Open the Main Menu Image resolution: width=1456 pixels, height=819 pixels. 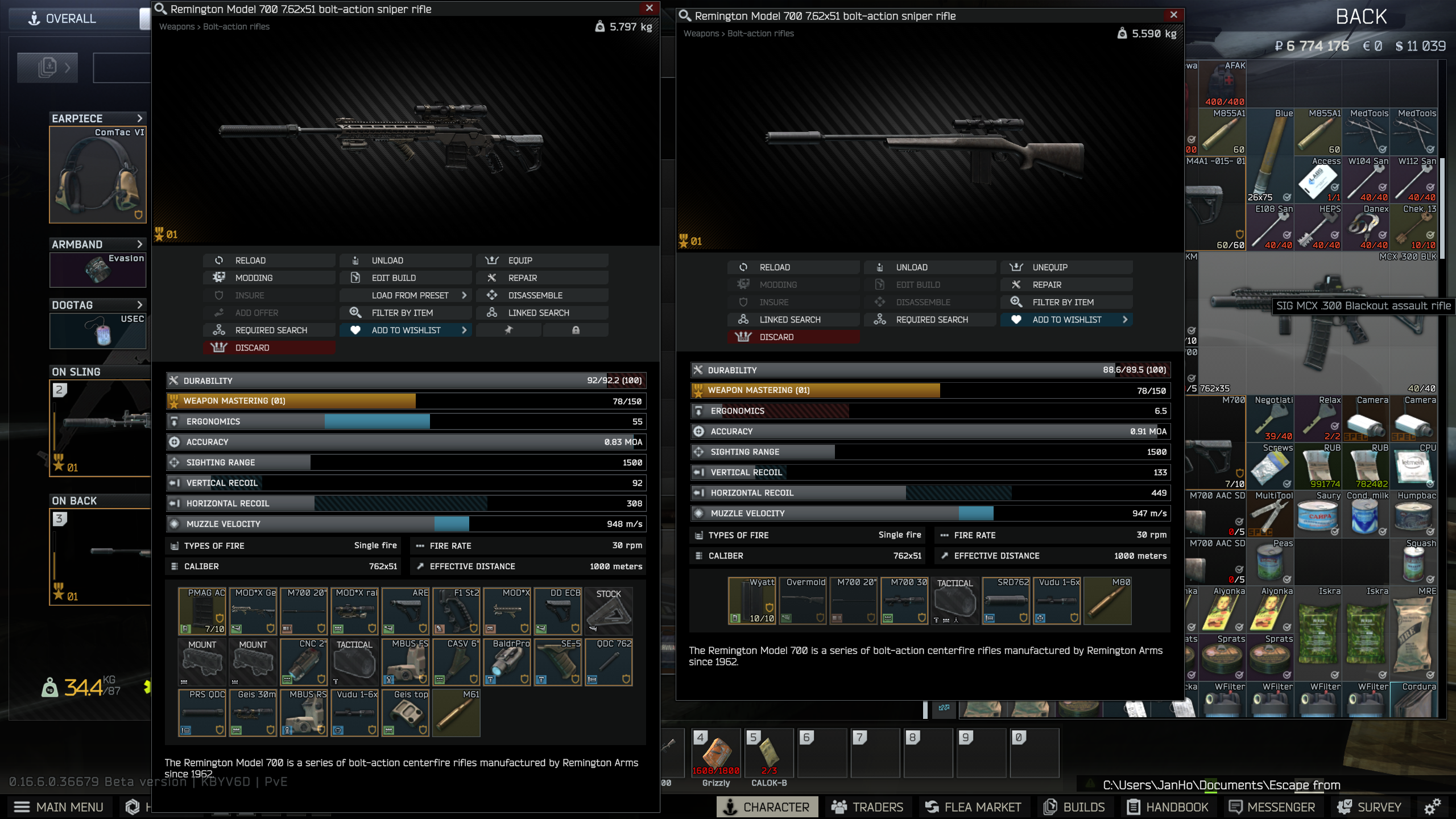59,806
